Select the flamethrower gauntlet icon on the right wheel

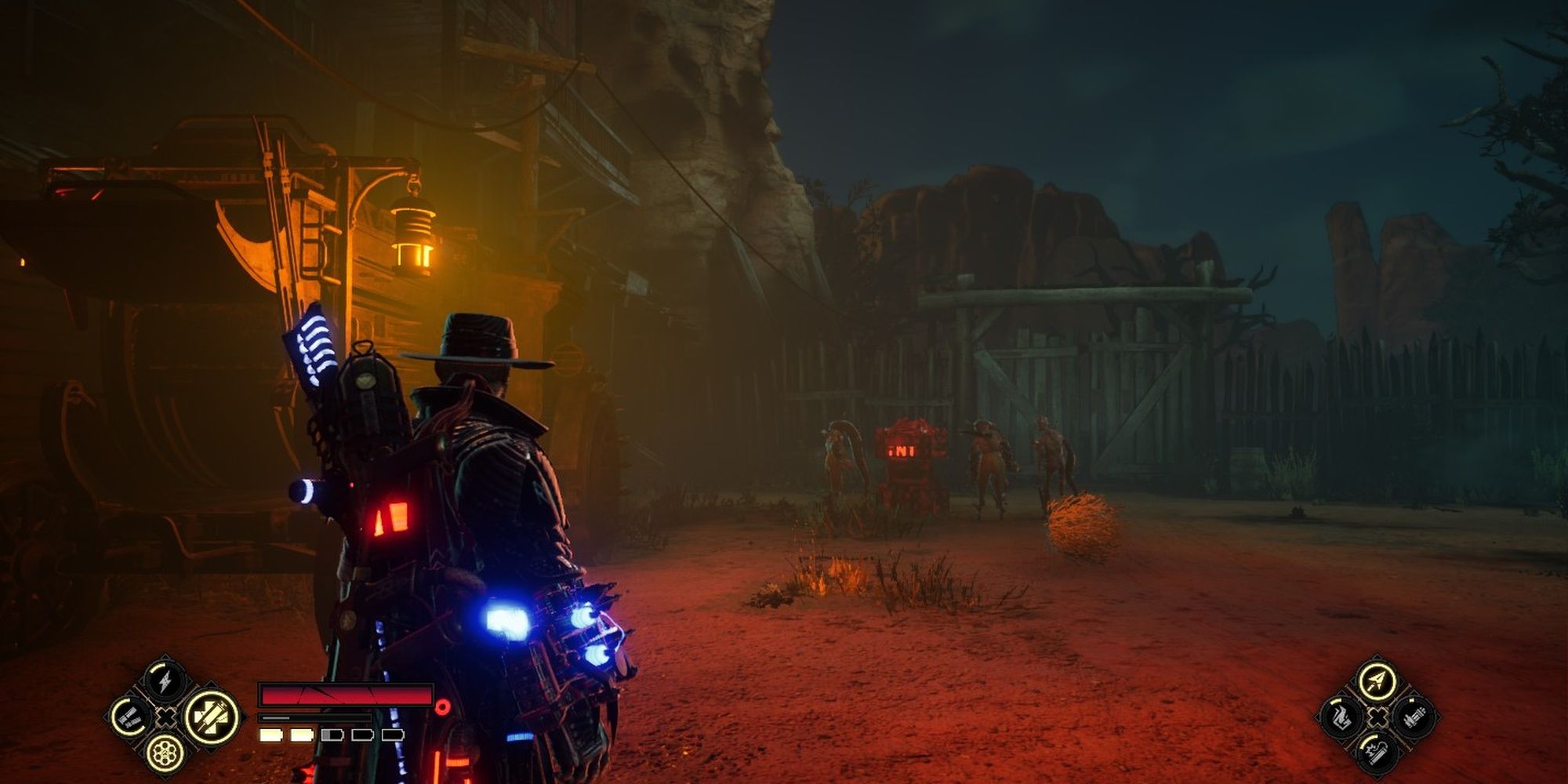1341,717
